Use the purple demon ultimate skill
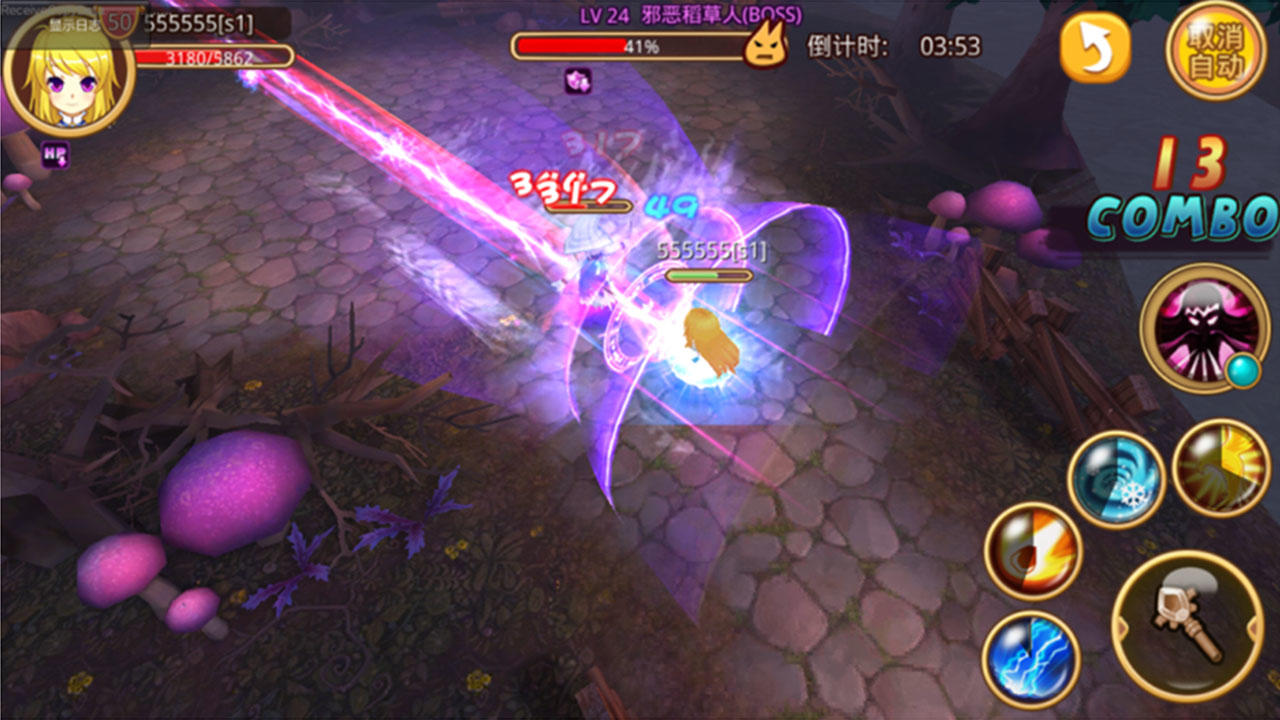Screen dimensions: 1280x720 (1205, 330)
